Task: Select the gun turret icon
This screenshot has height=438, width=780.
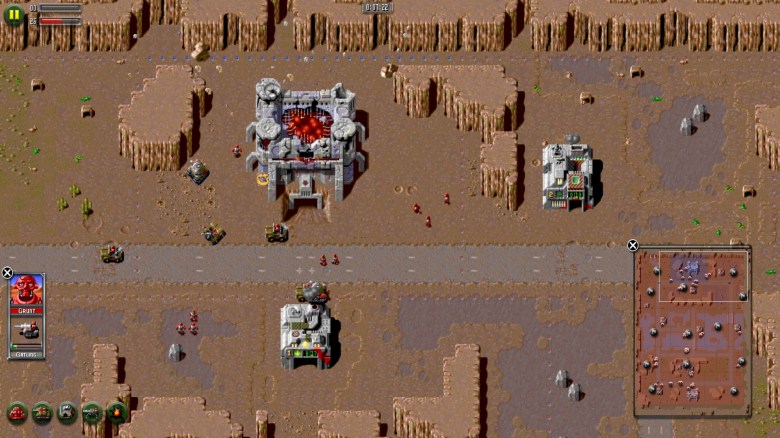Action: [x=92, y=412]
